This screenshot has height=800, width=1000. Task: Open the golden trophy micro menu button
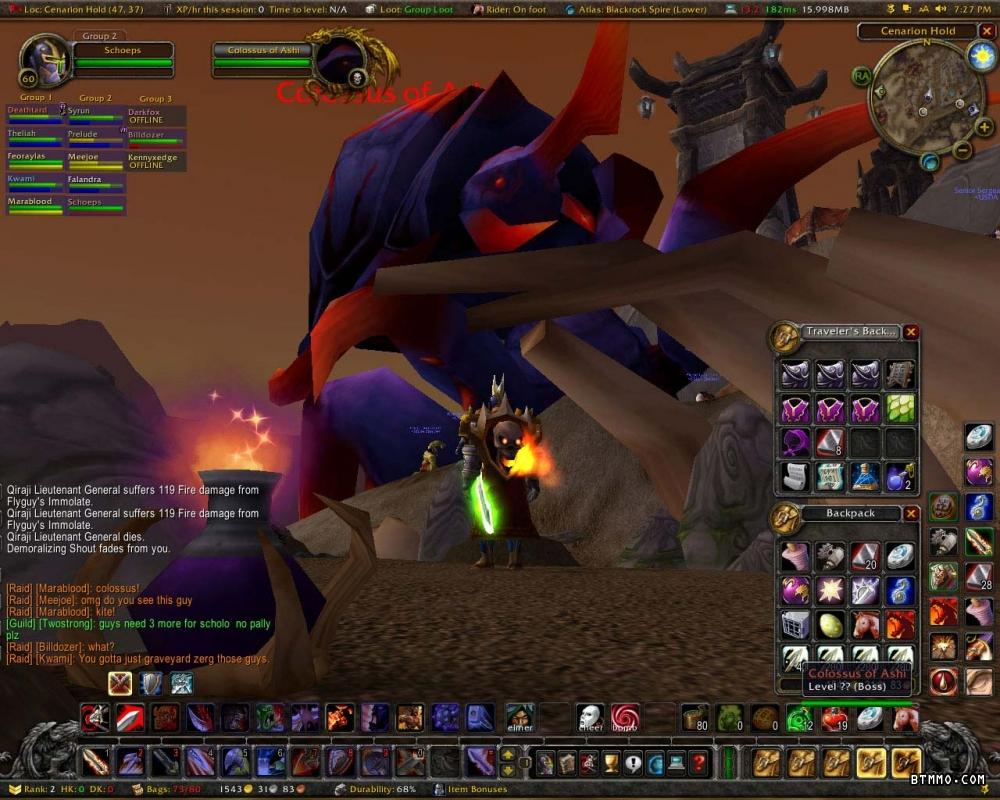pos(610,764)
